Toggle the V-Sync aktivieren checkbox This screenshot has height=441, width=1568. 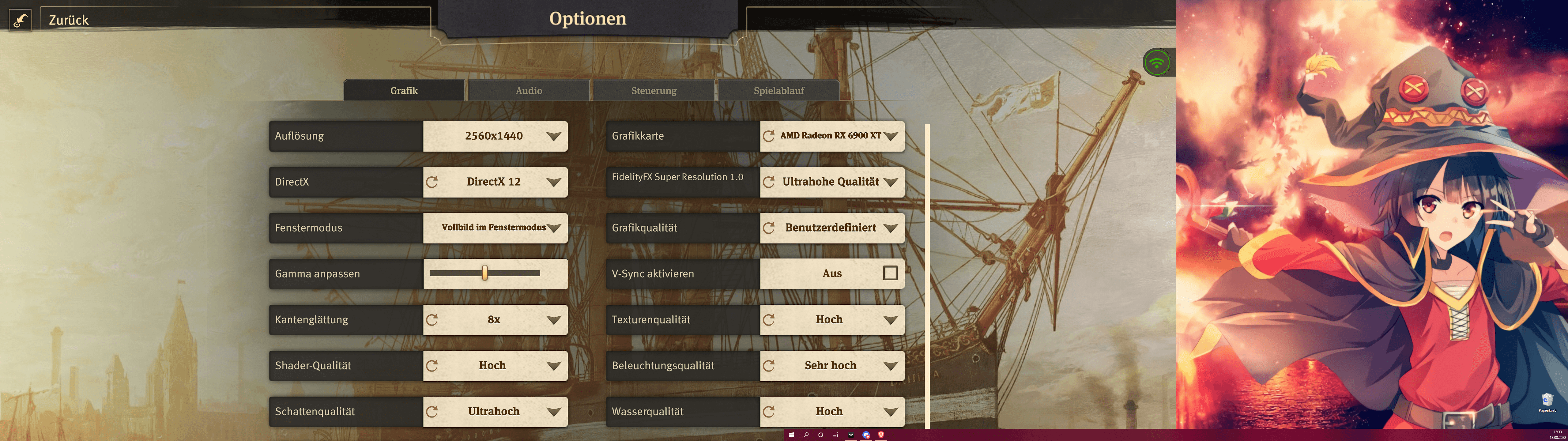tap(890, 273)
